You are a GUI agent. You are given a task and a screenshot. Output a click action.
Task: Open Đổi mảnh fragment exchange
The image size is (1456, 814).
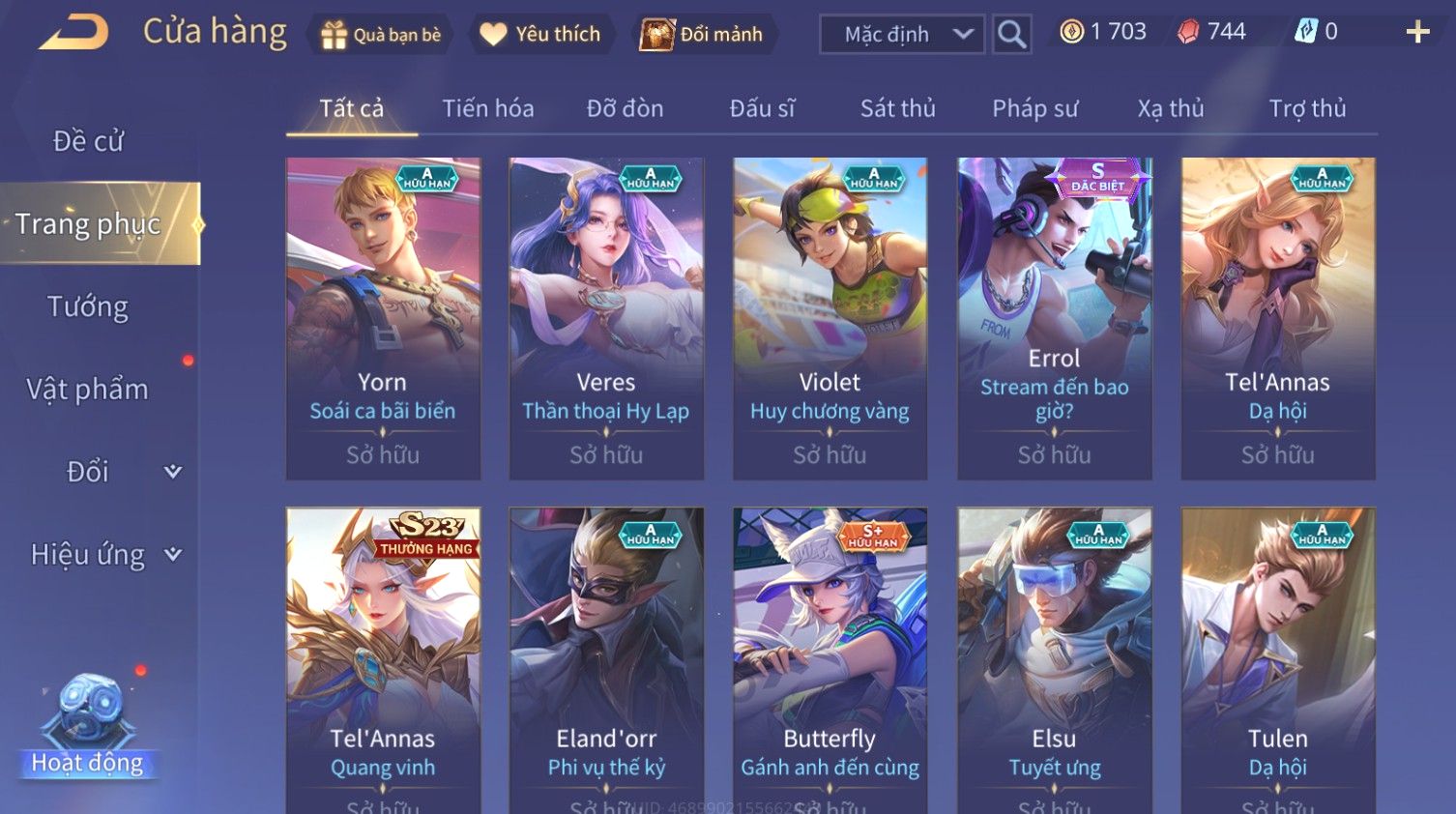pos(703,35)
